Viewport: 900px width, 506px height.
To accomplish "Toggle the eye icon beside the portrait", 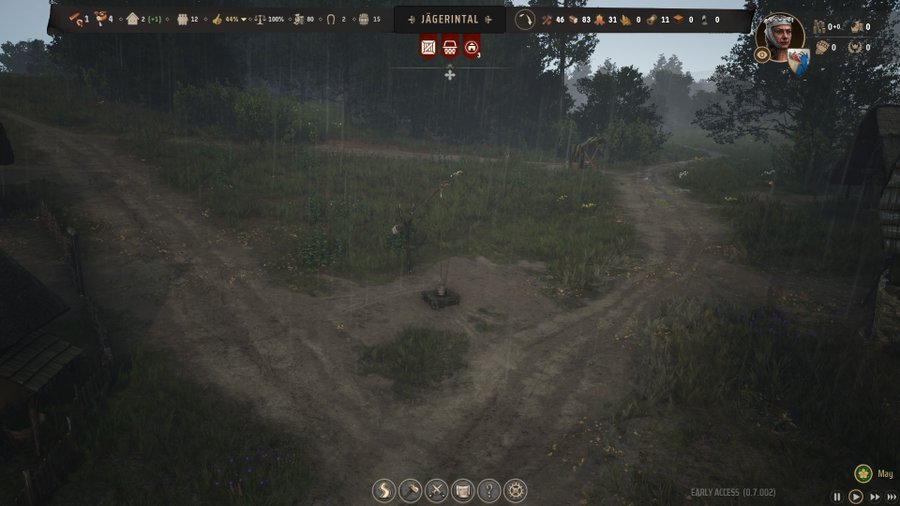I will click(762, 55).
